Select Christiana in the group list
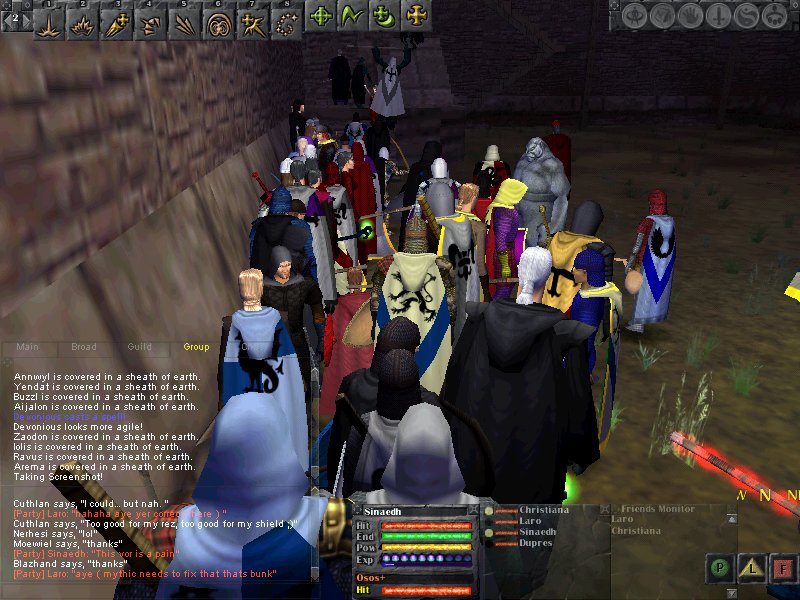Screen dimensions: 800x600 click(x=544, y=510)
